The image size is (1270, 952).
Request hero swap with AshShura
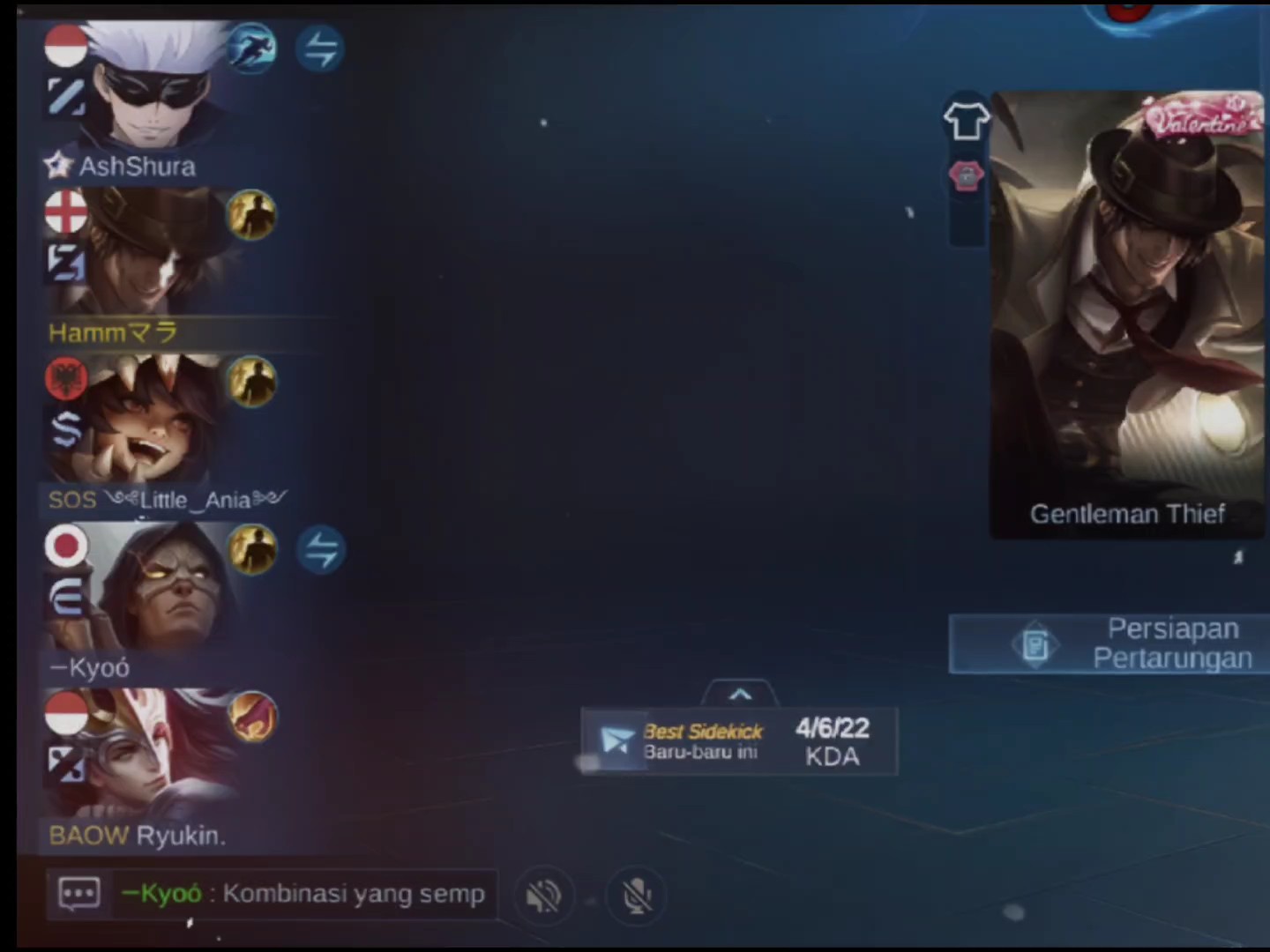(x=320, y=48)
